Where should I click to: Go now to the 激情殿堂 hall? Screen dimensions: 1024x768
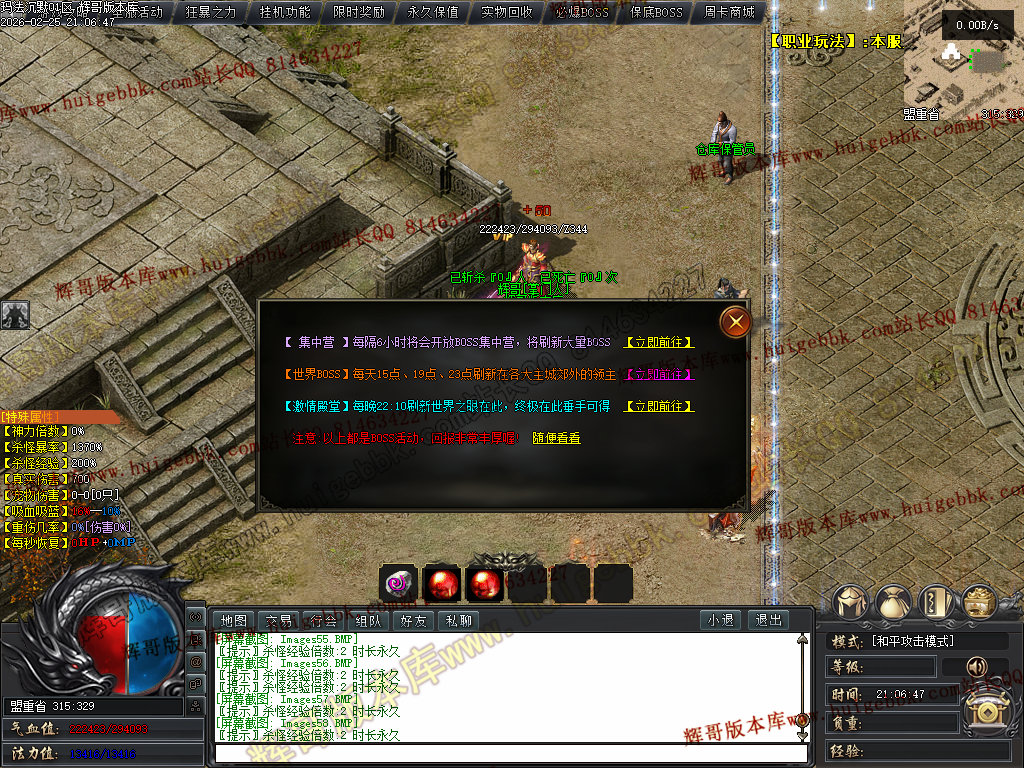[658, 406]
